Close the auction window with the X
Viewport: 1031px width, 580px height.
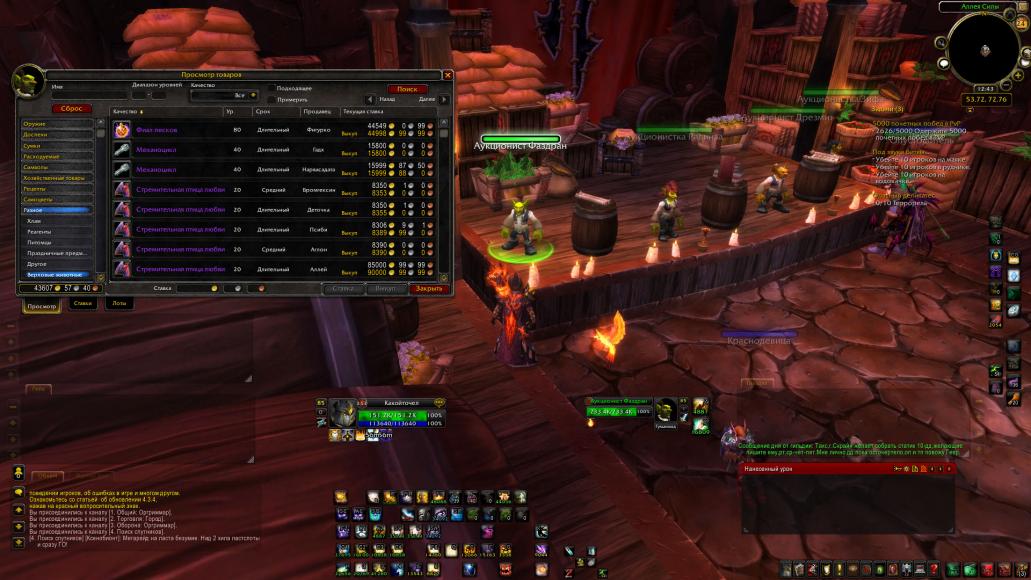(x=447, y=75)
